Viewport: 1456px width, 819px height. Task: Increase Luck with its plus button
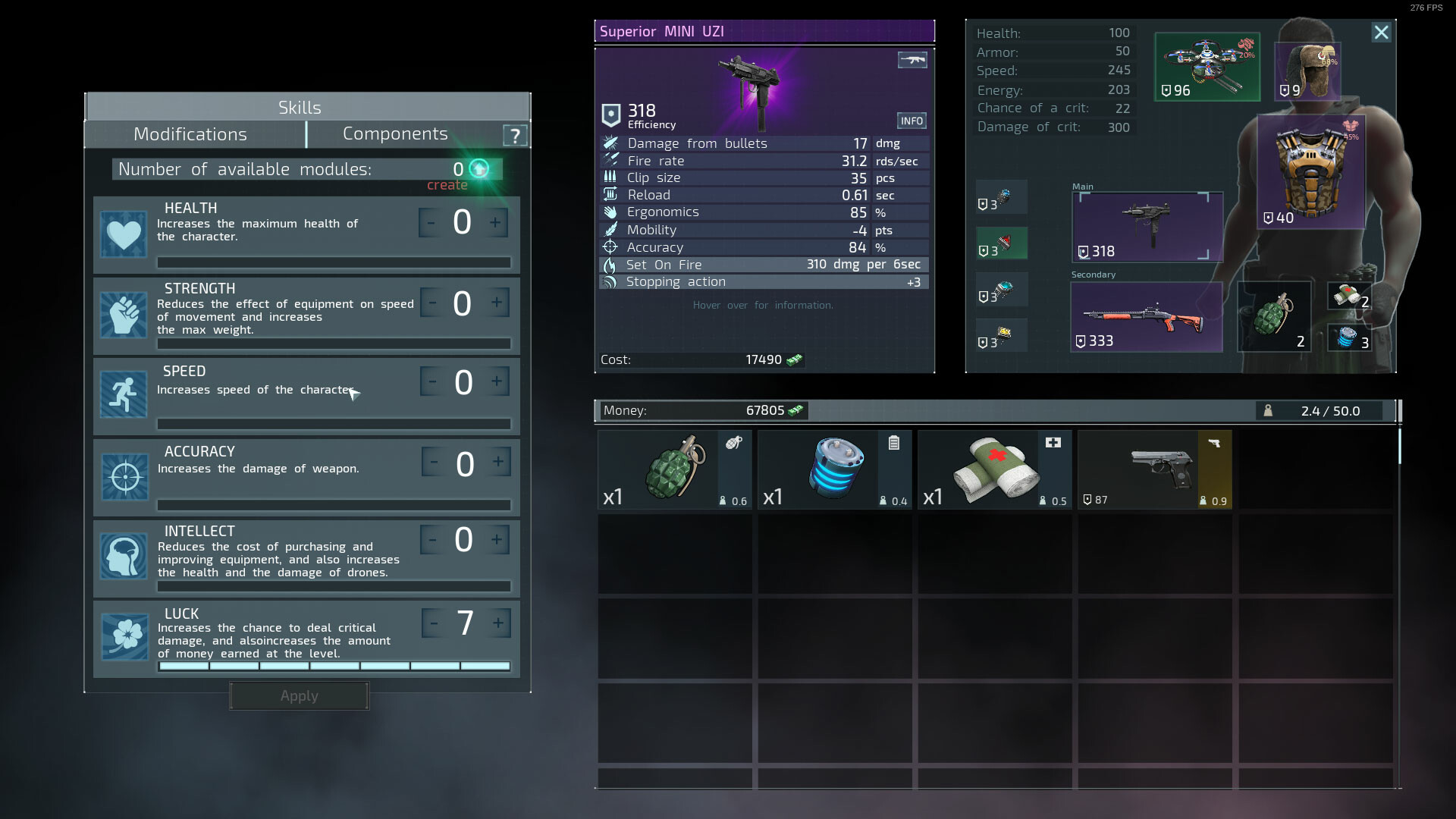point(498,623)
